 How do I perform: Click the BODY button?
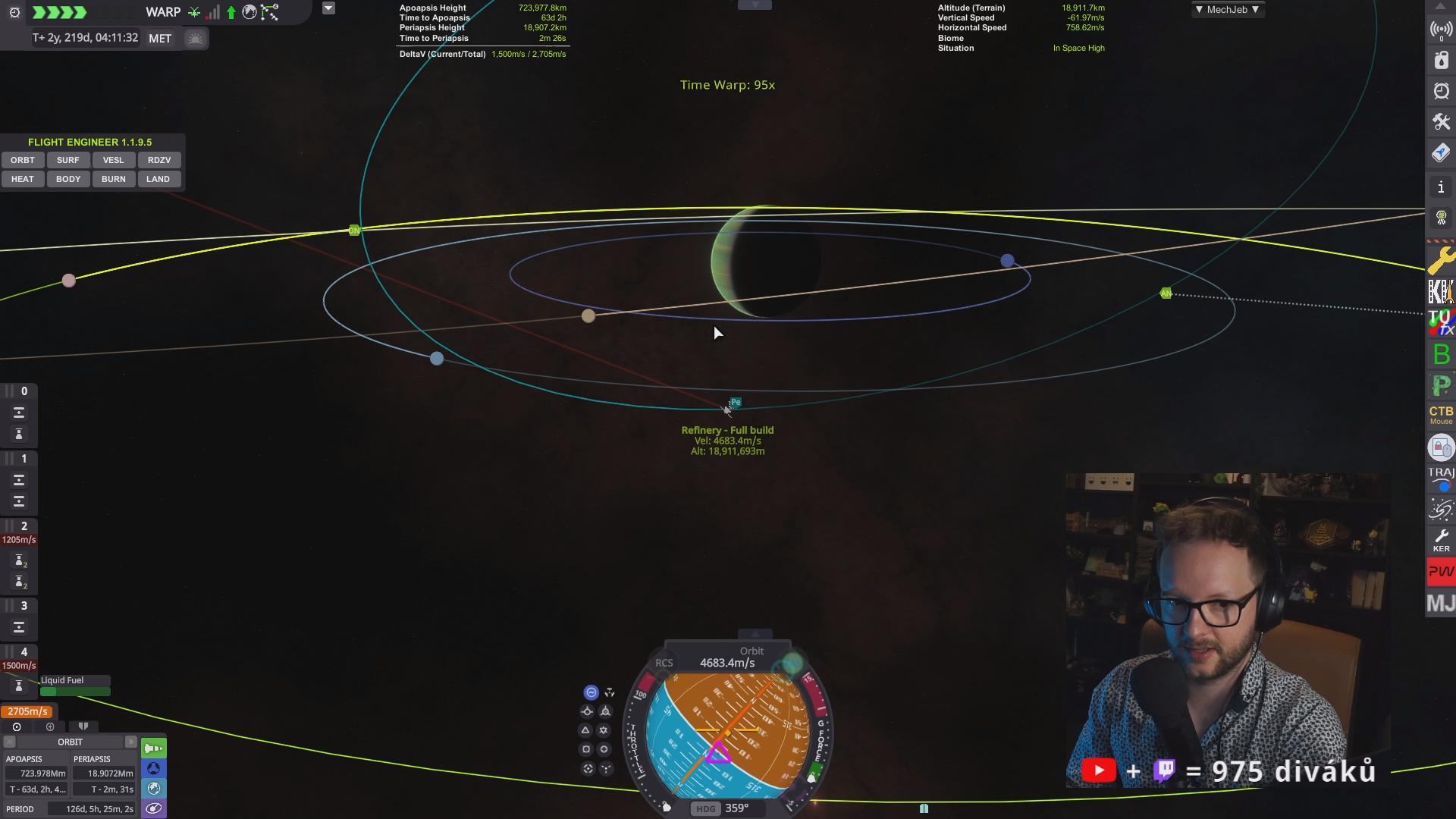[67, 179]
